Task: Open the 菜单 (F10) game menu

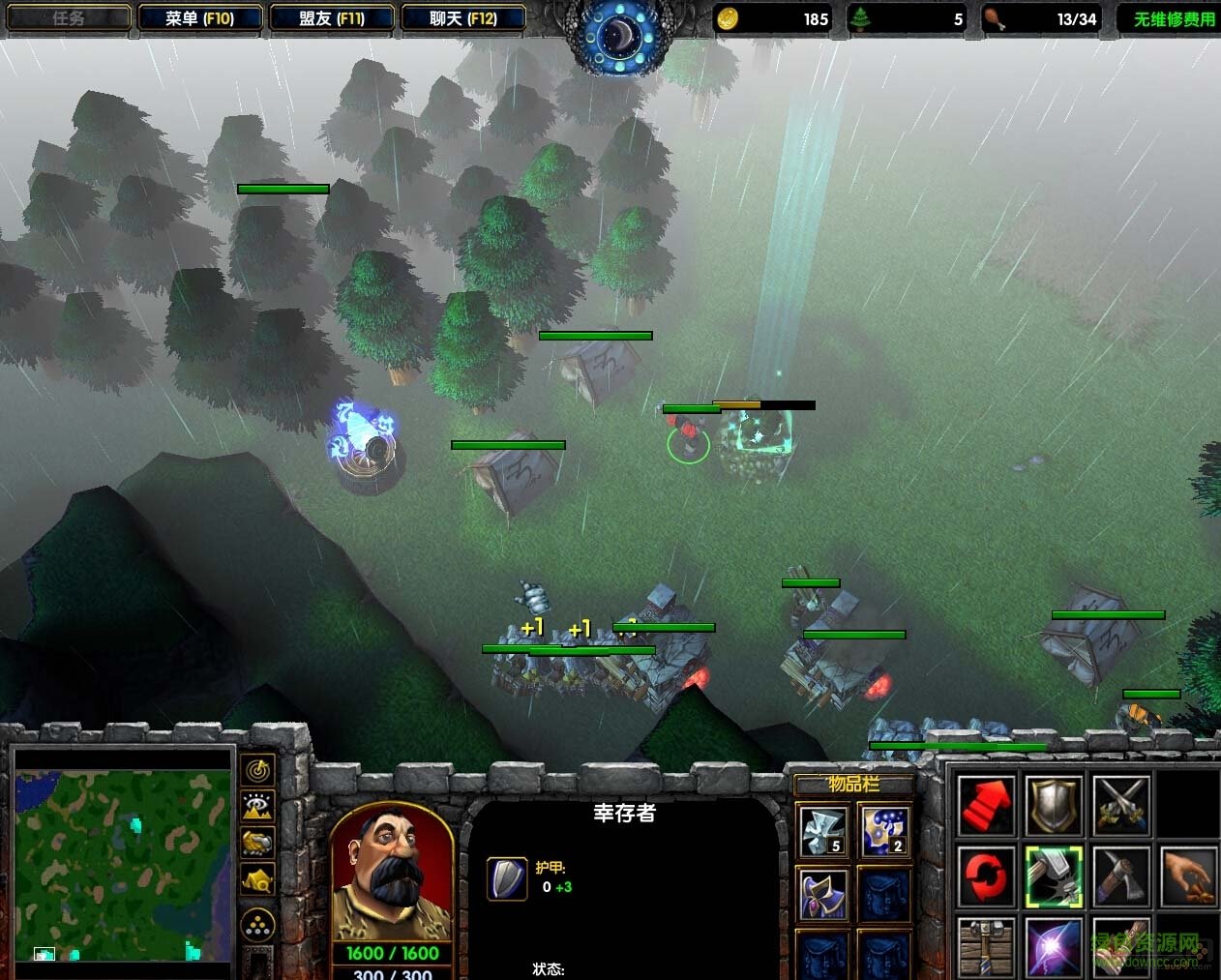Action: (x=200, y=18)
